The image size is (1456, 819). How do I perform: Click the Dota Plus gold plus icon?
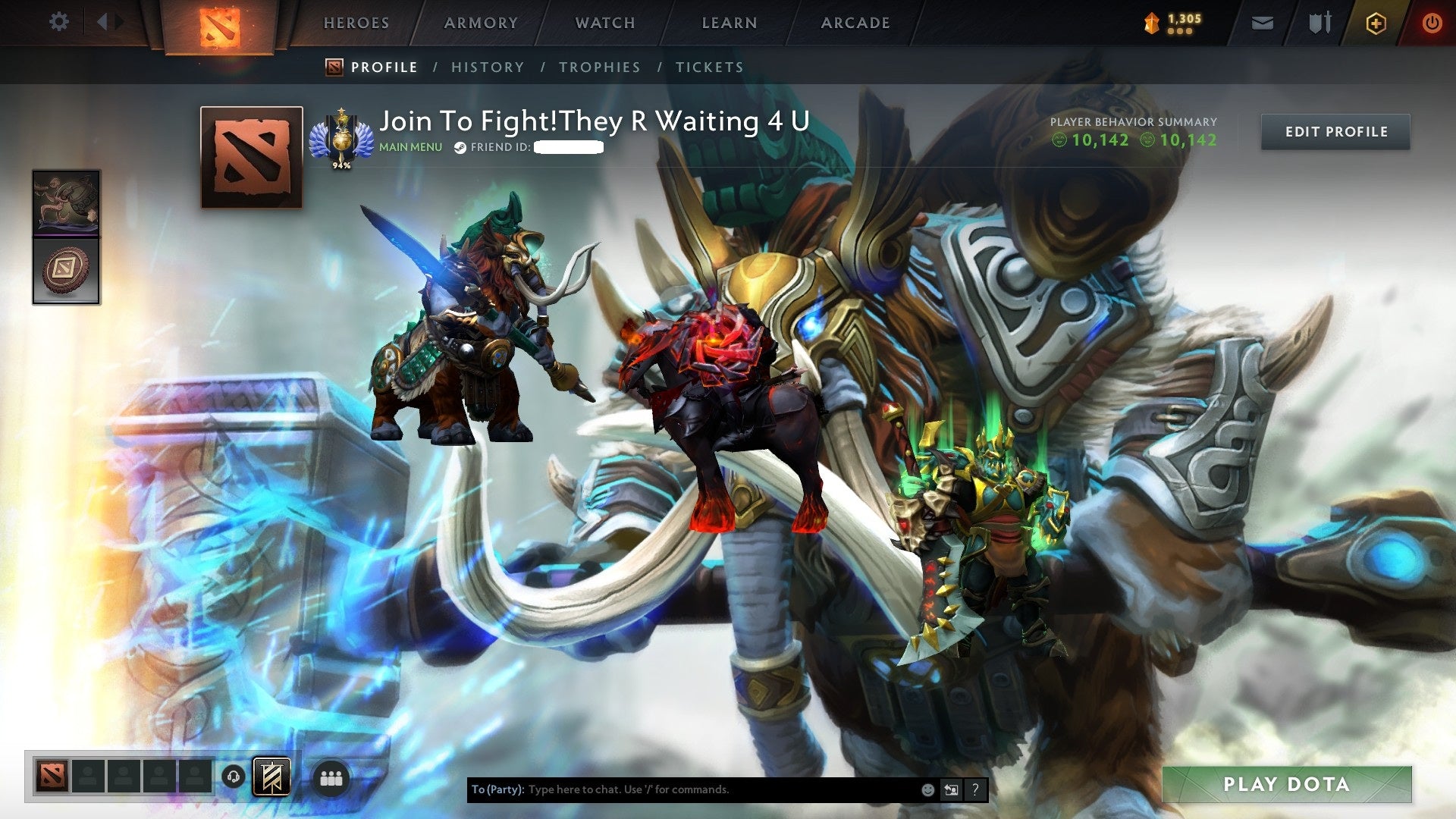click(x=1375, y=23)
